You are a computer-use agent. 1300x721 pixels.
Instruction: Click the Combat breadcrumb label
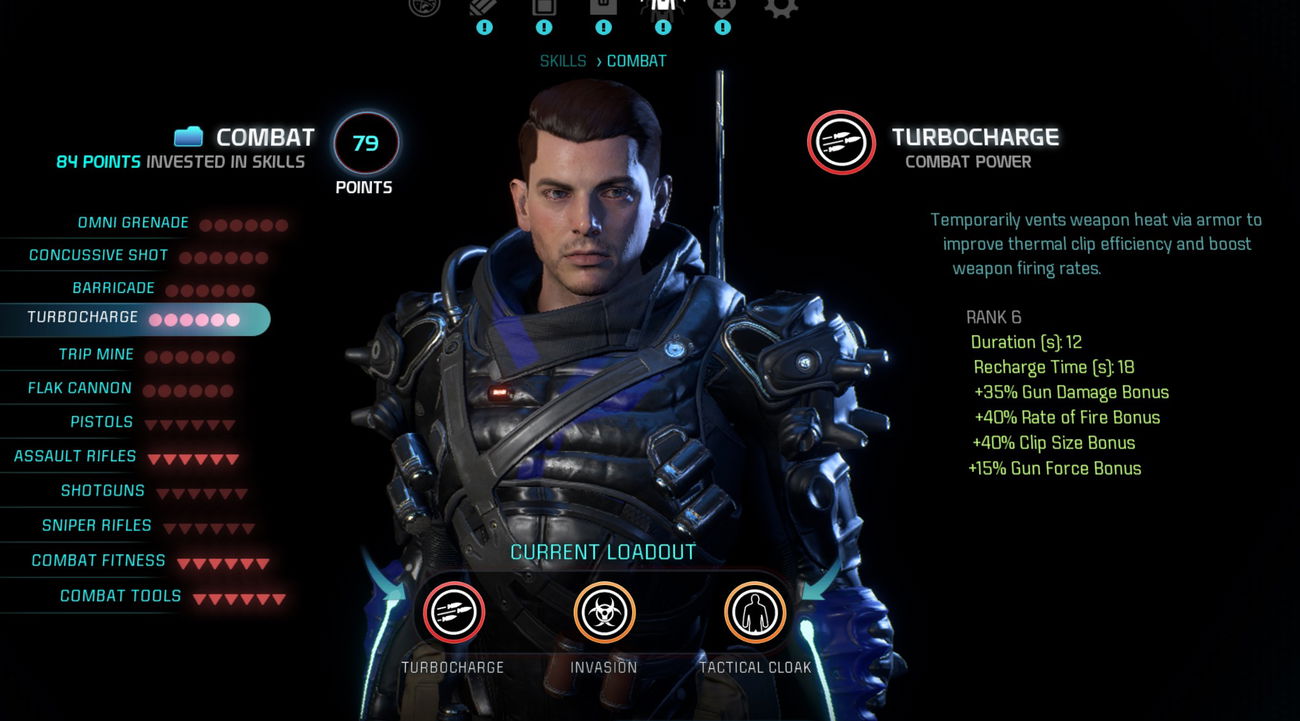pyautogui.click(x=635, y=60)
